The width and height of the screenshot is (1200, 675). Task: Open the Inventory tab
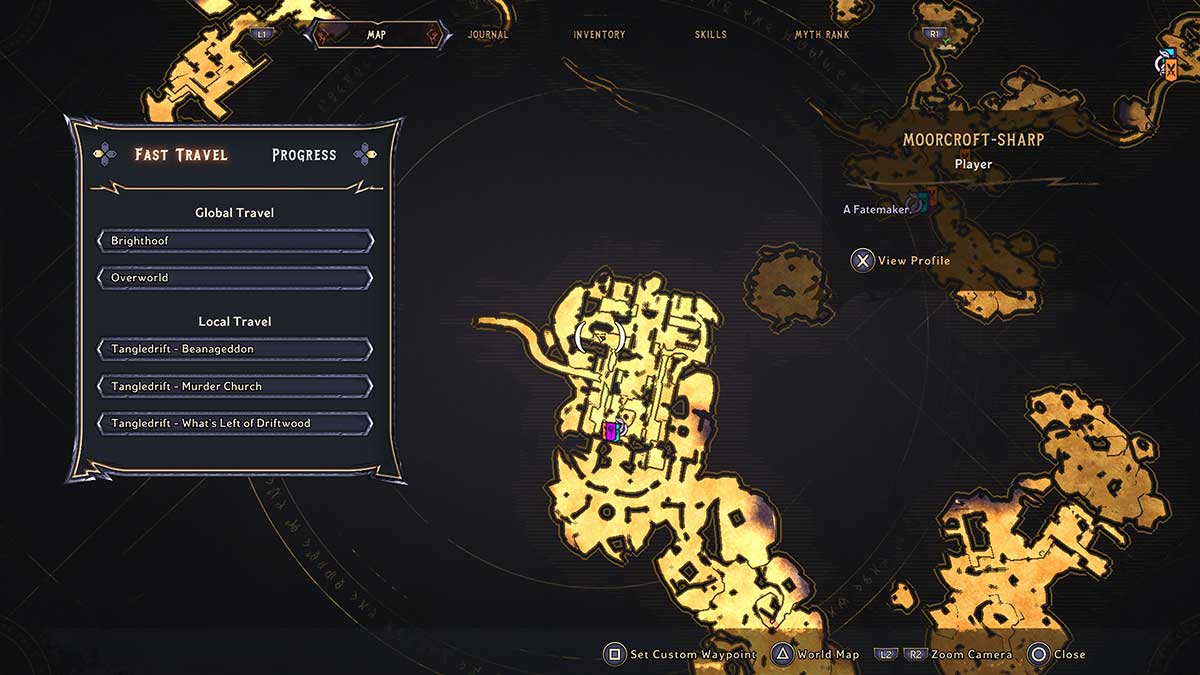pos(599,35)
